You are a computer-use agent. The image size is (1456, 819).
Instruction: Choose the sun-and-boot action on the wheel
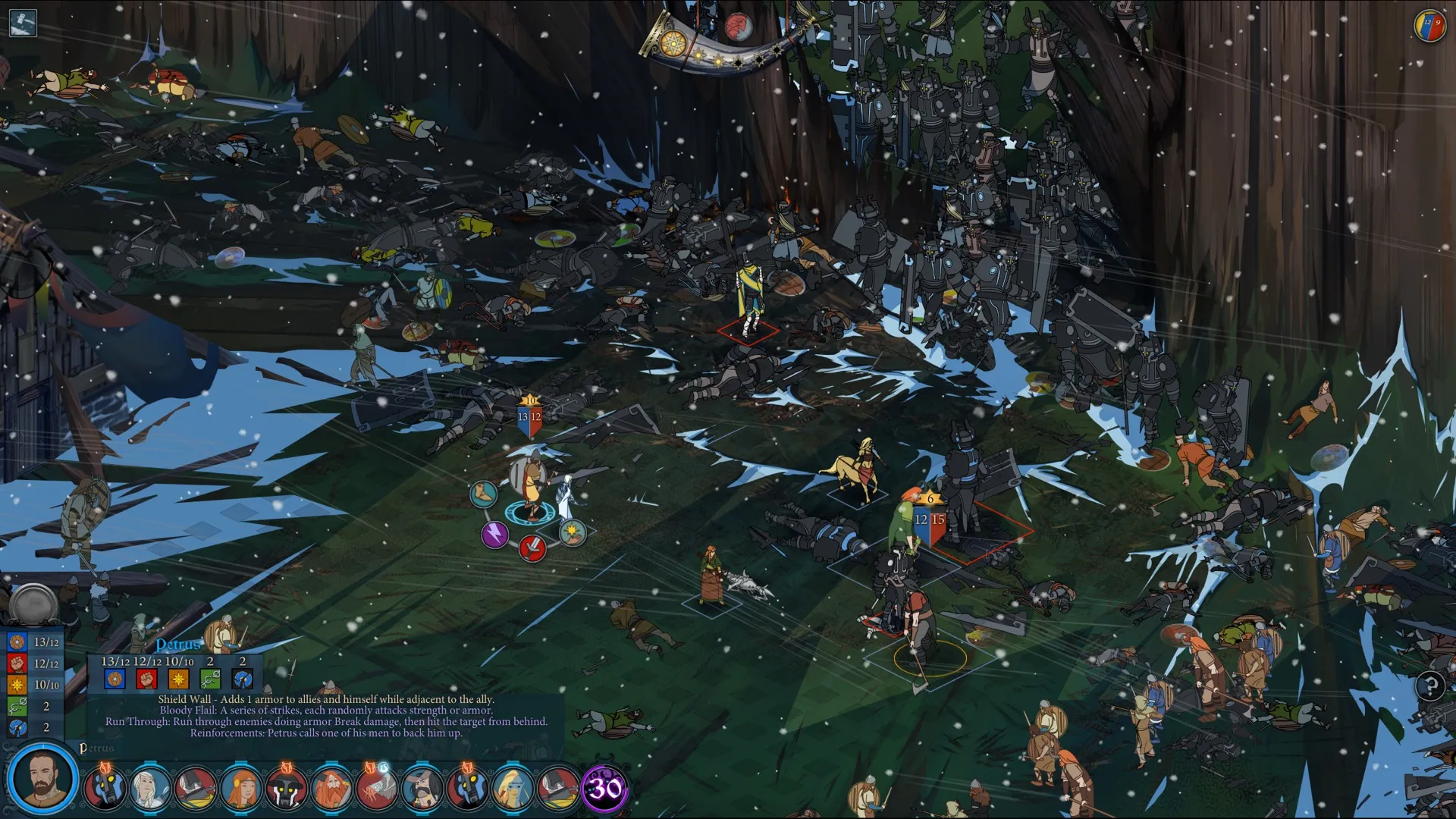click(x=572, y=533)
